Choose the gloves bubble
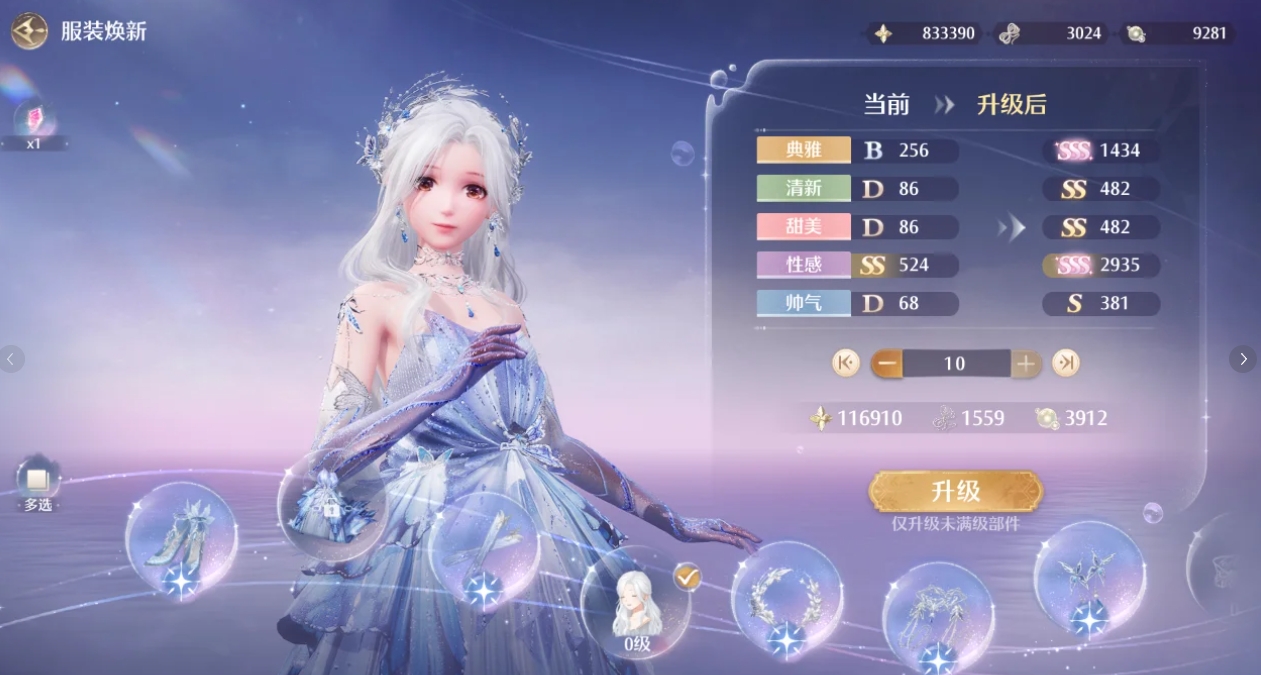 (x=484, y=550)
